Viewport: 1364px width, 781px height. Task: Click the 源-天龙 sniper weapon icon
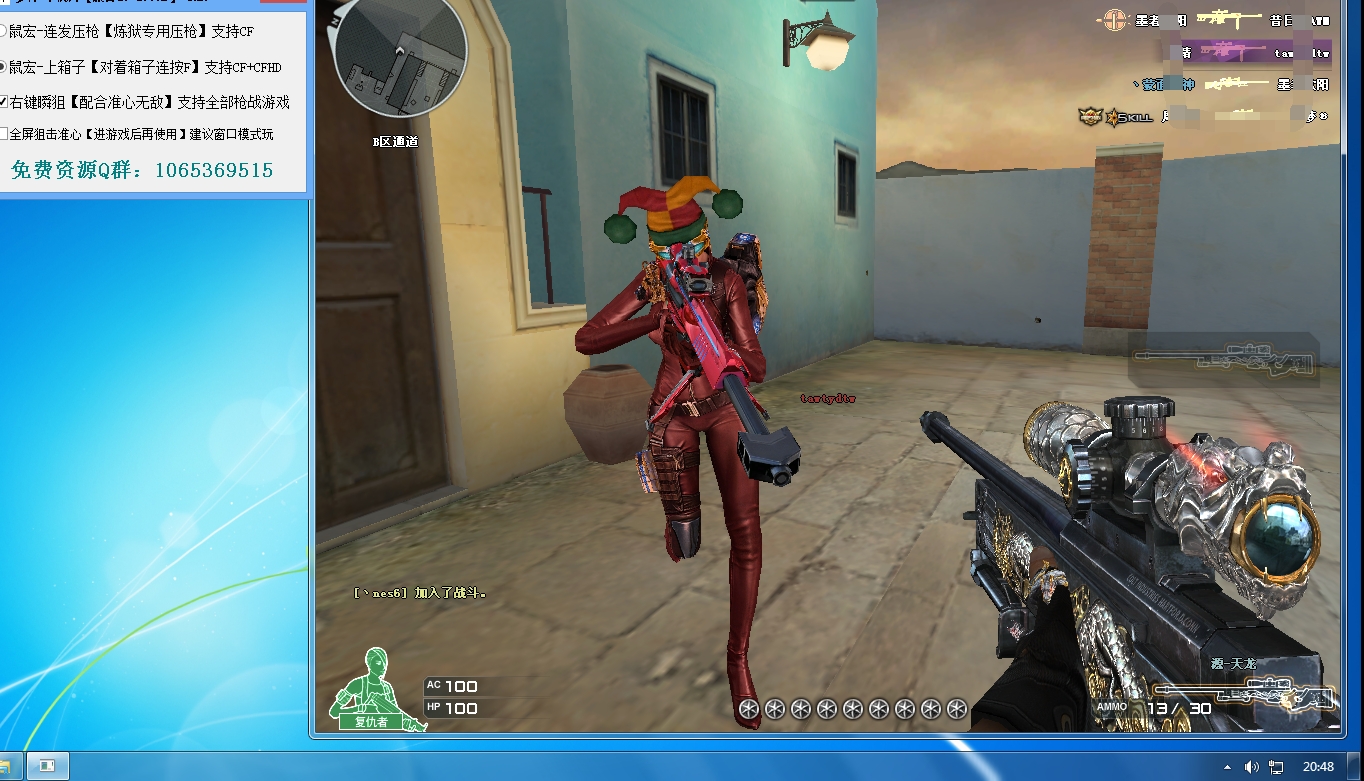pos(1245,691)
